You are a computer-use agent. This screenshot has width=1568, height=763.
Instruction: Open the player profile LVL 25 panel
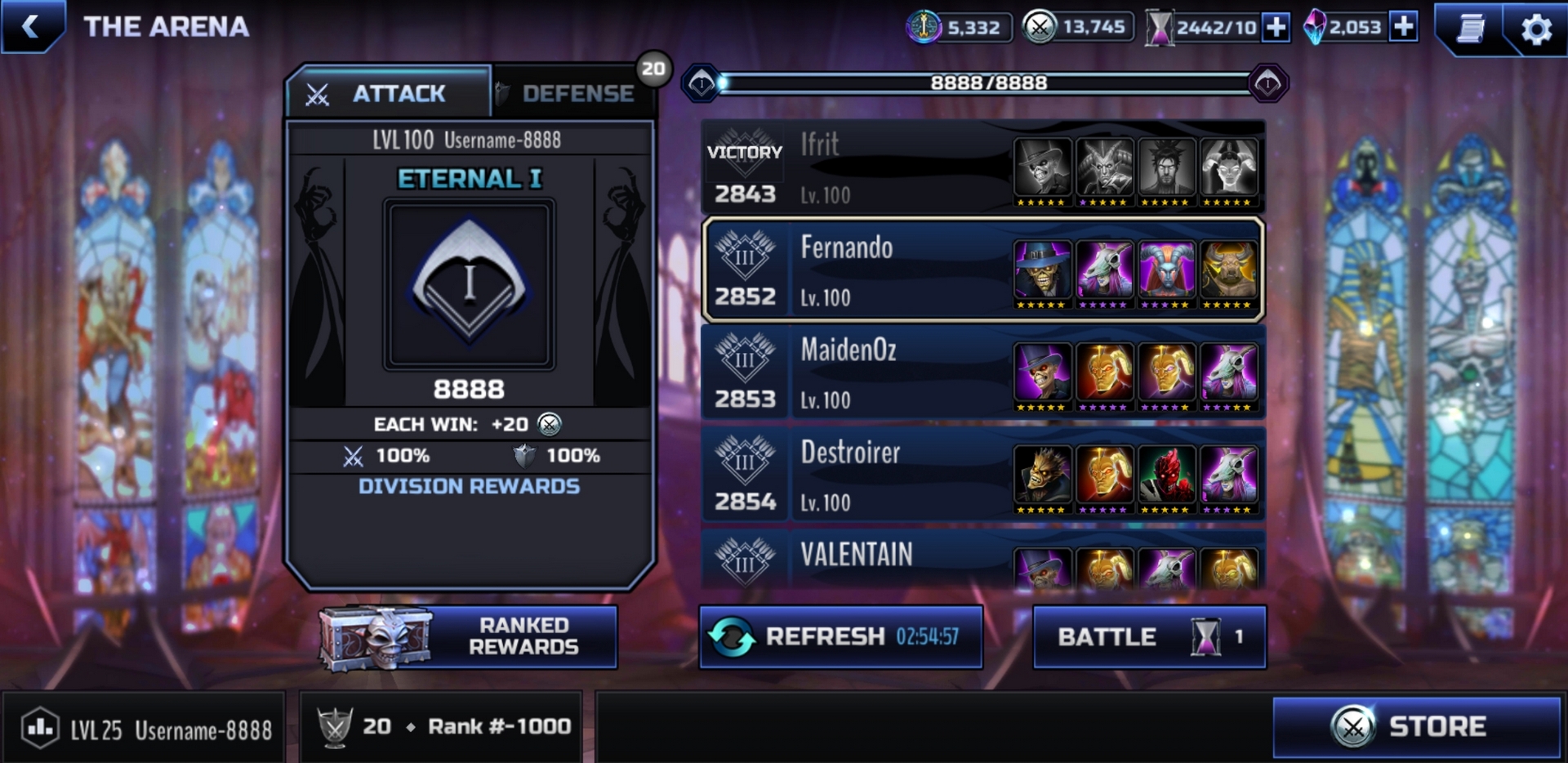pyautogui.click(x=145, y=728)
